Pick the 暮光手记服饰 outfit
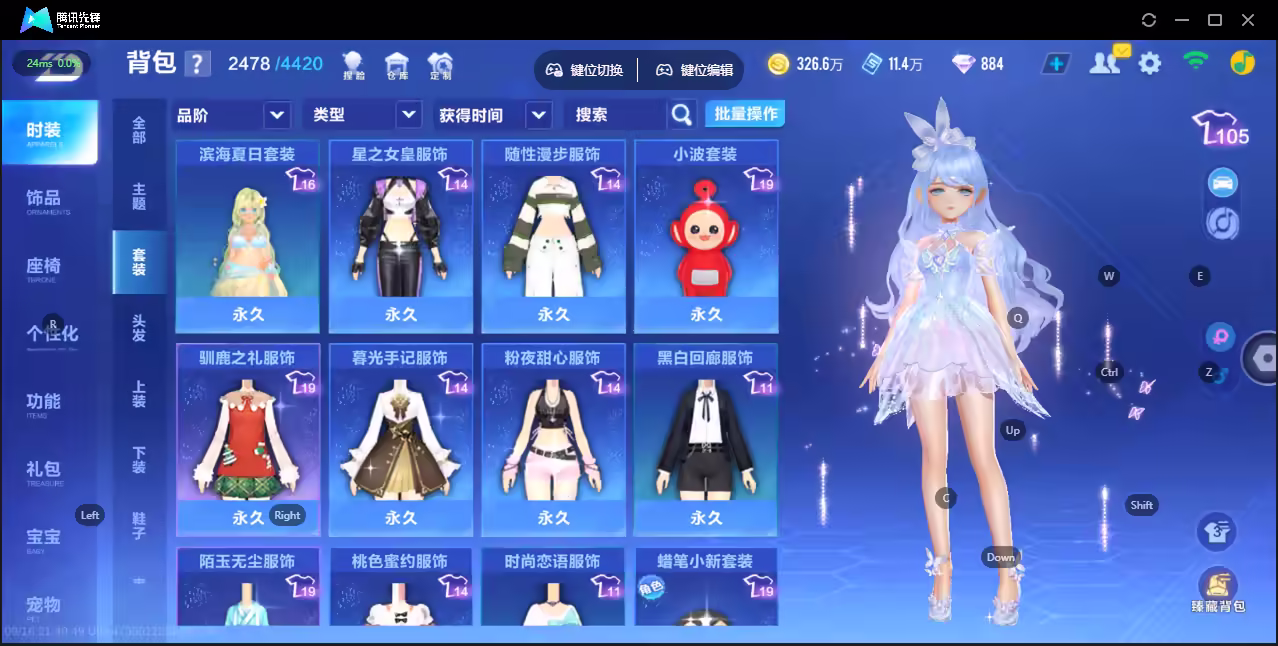This screenshot has height=646, width=1278. 401,440
